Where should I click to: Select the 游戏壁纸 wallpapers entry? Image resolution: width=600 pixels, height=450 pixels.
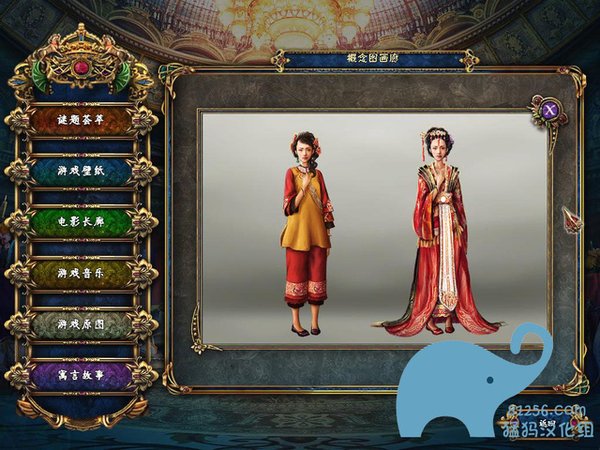(x=82, y=171)
